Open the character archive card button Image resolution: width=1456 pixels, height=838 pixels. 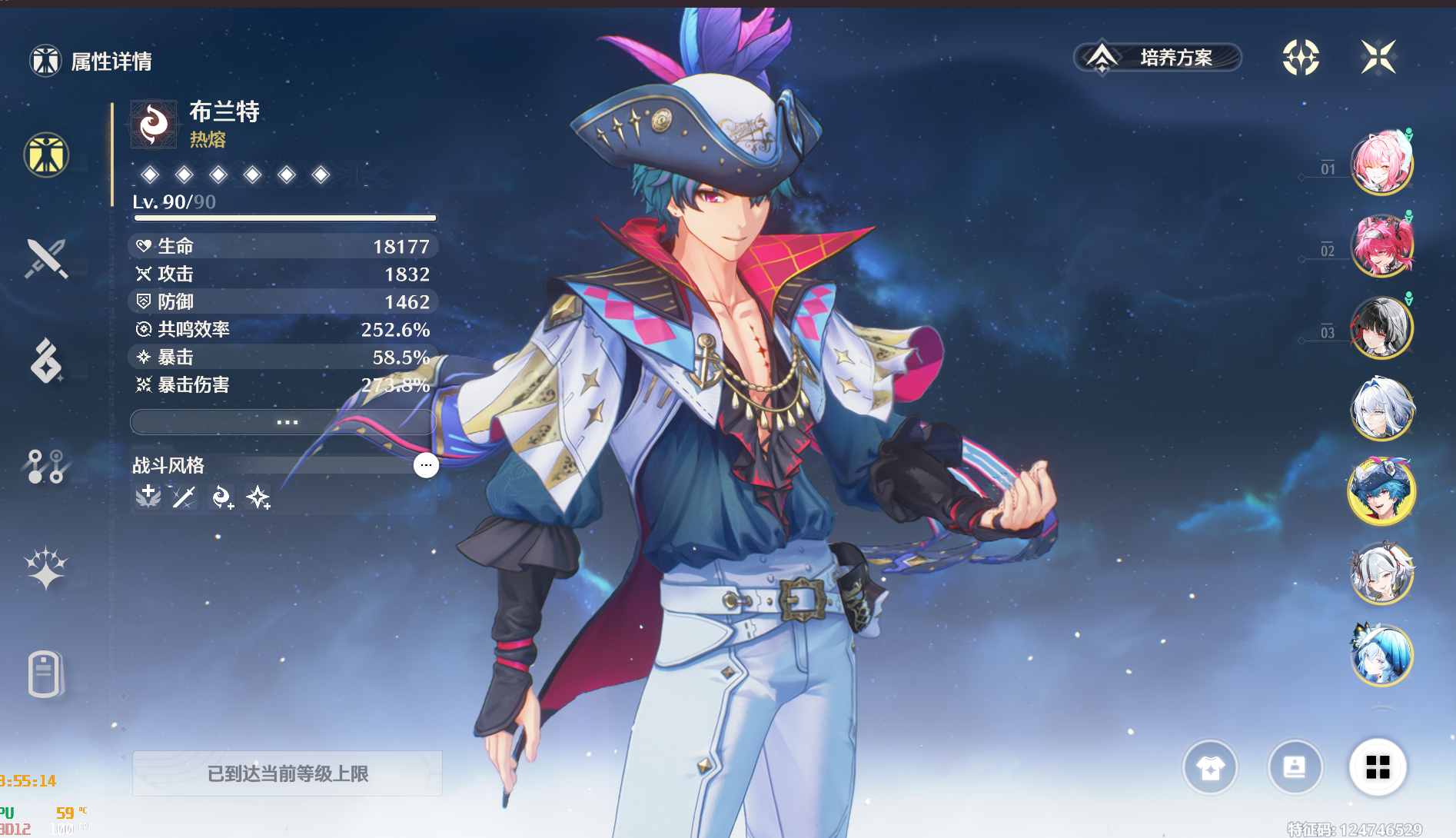(1295, 767)
